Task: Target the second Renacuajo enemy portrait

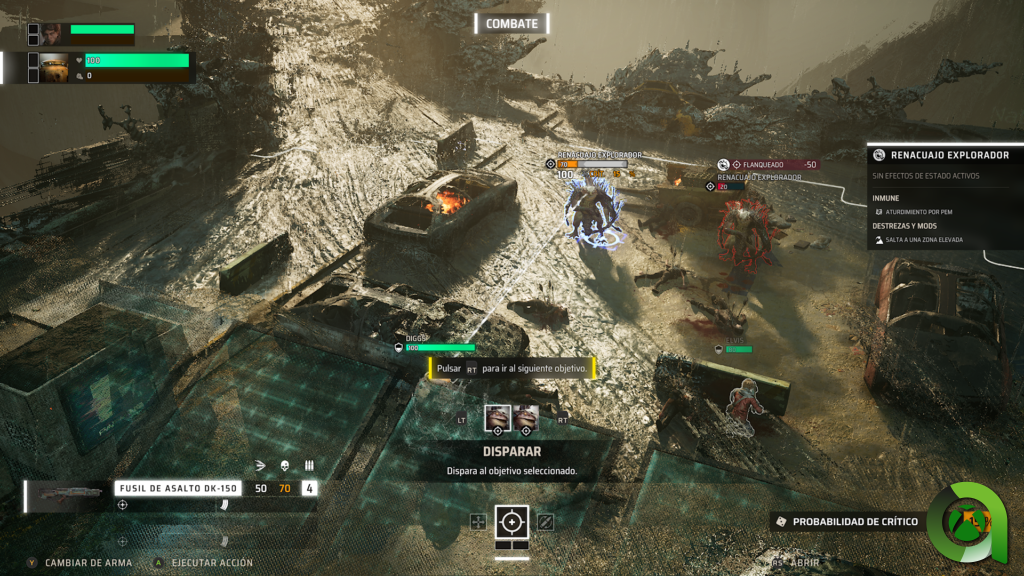Action: 526,417
